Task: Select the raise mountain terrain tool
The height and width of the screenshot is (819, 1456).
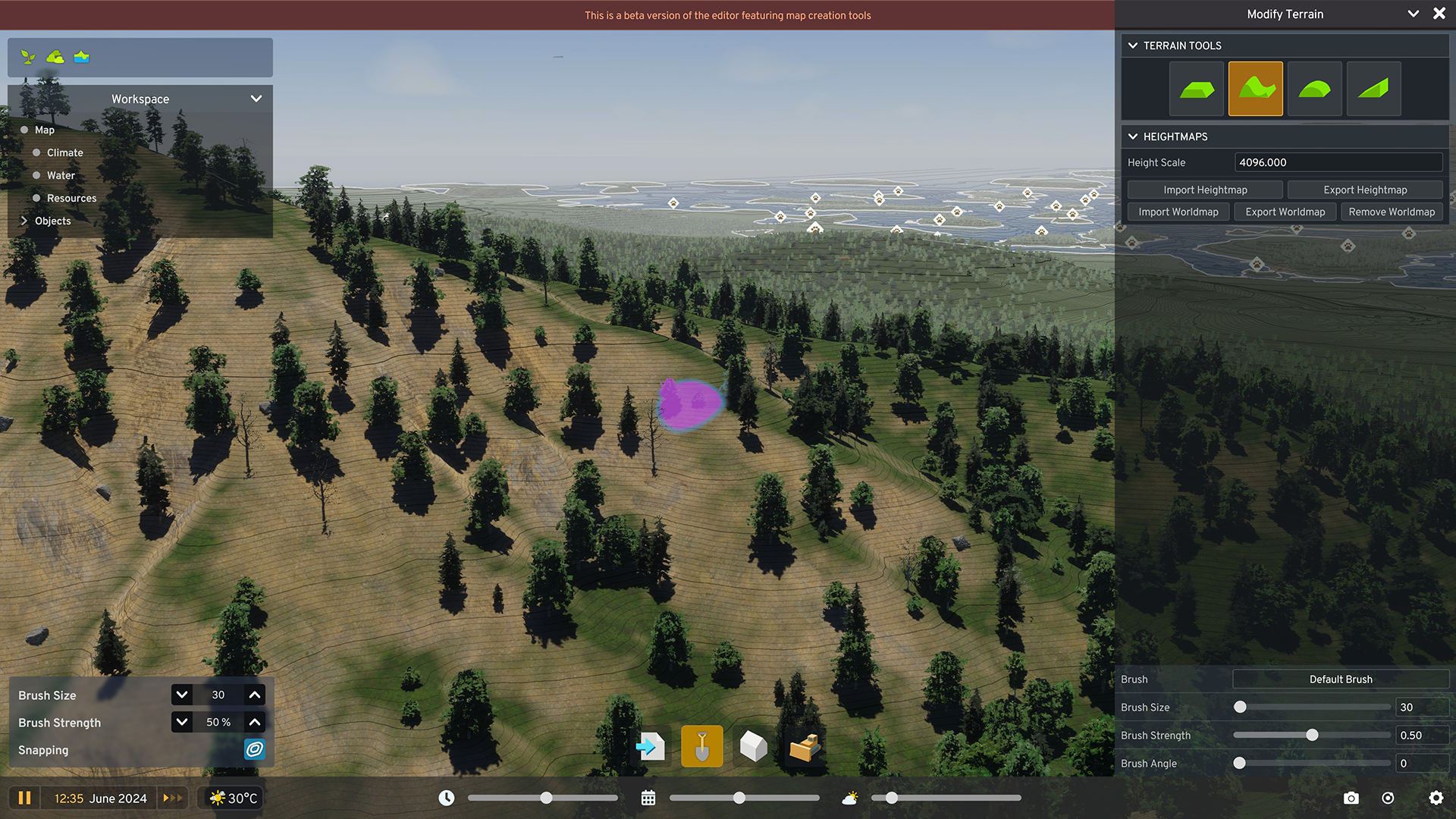Action: [1255, 88]
